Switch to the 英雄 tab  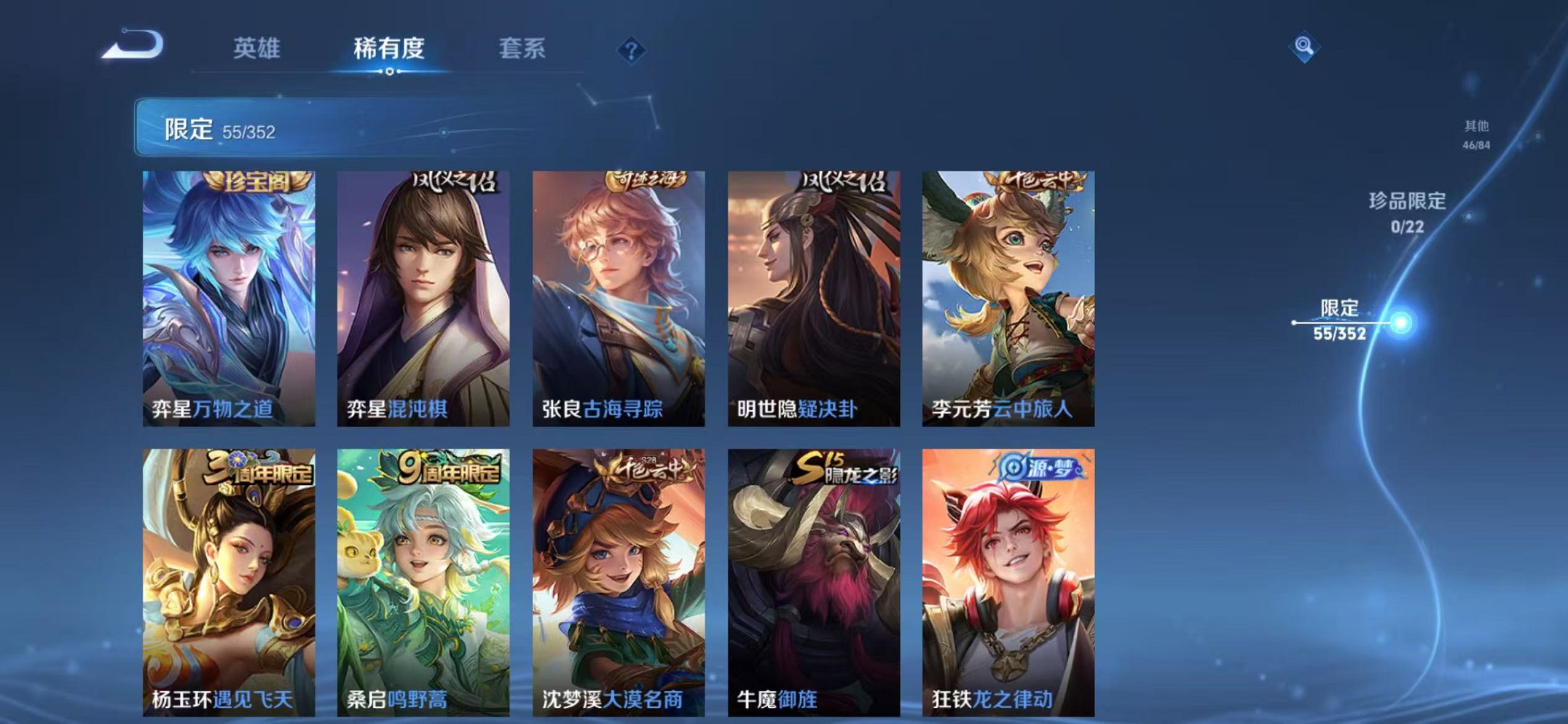[257, 47]
